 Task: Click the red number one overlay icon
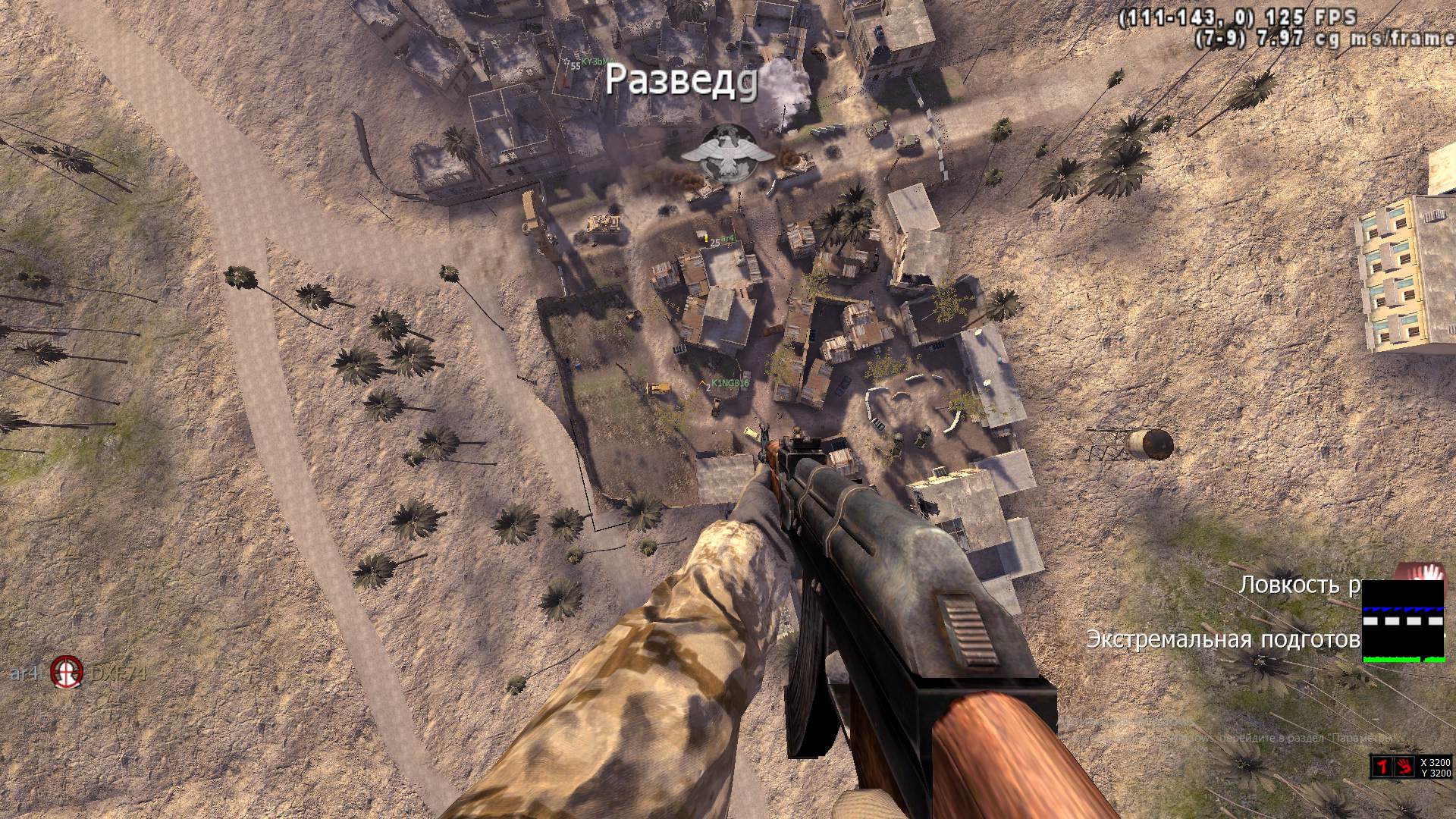pyautogui.click(x=1383, y=767)
